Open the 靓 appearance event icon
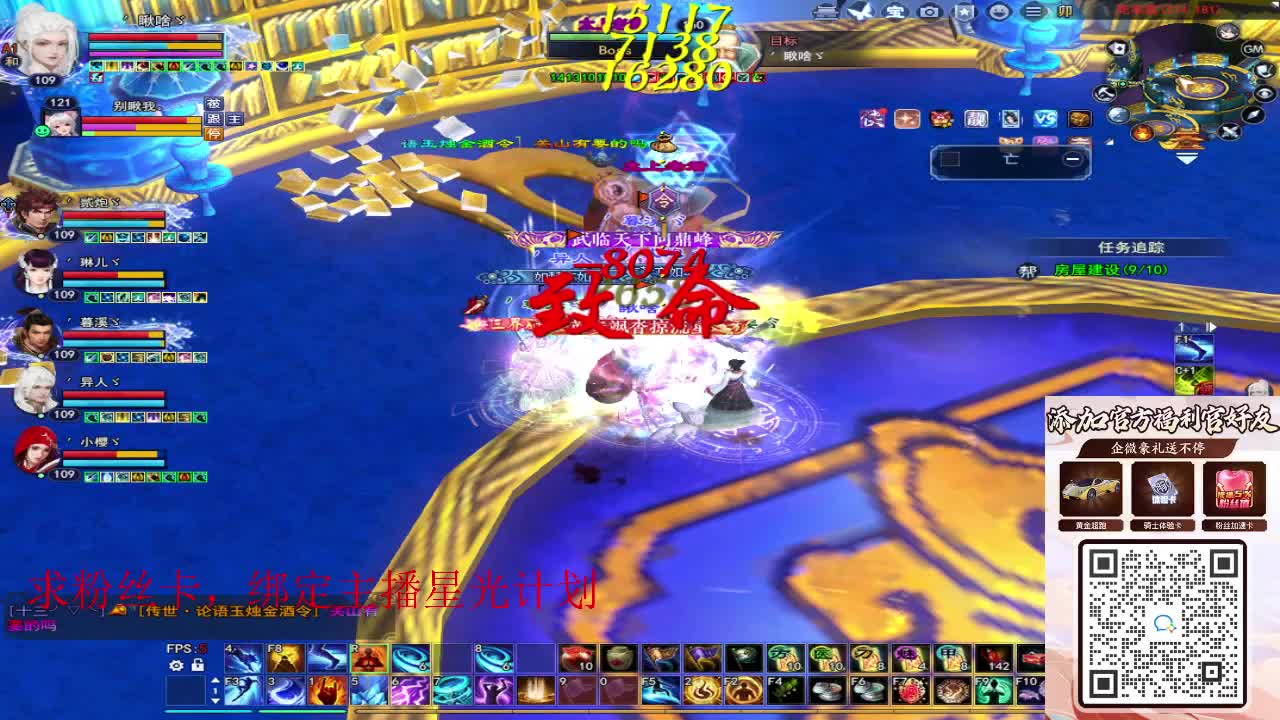Screen dimensions: 1280x720 pos(976,119)
